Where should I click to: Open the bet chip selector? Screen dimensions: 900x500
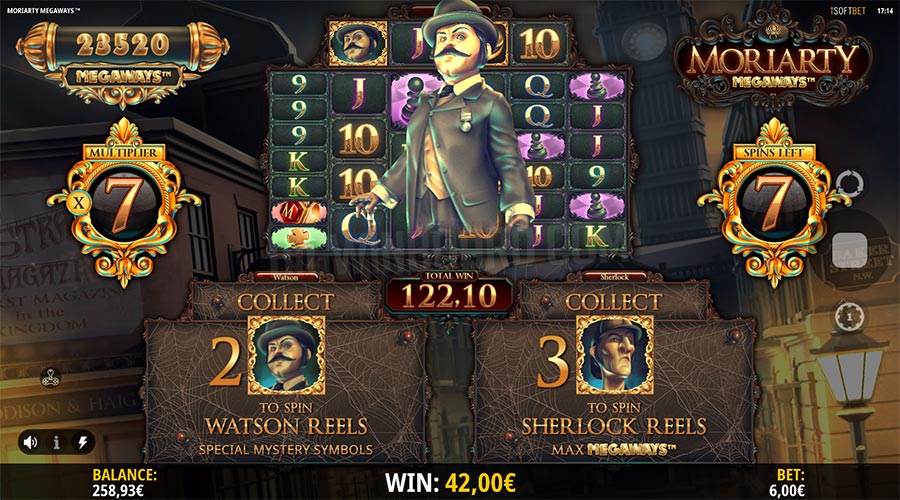(847, 313)
